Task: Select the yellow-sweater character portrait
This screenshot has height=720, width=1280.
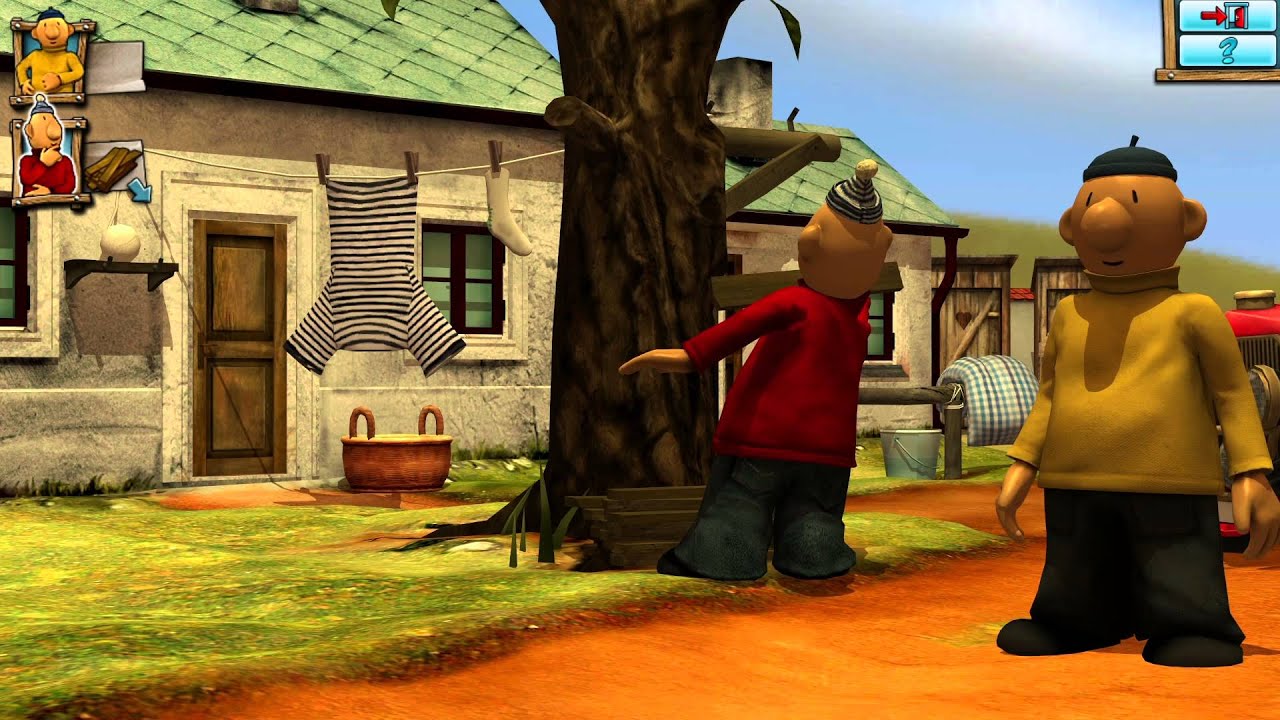Action: click(x=50, y=57)
